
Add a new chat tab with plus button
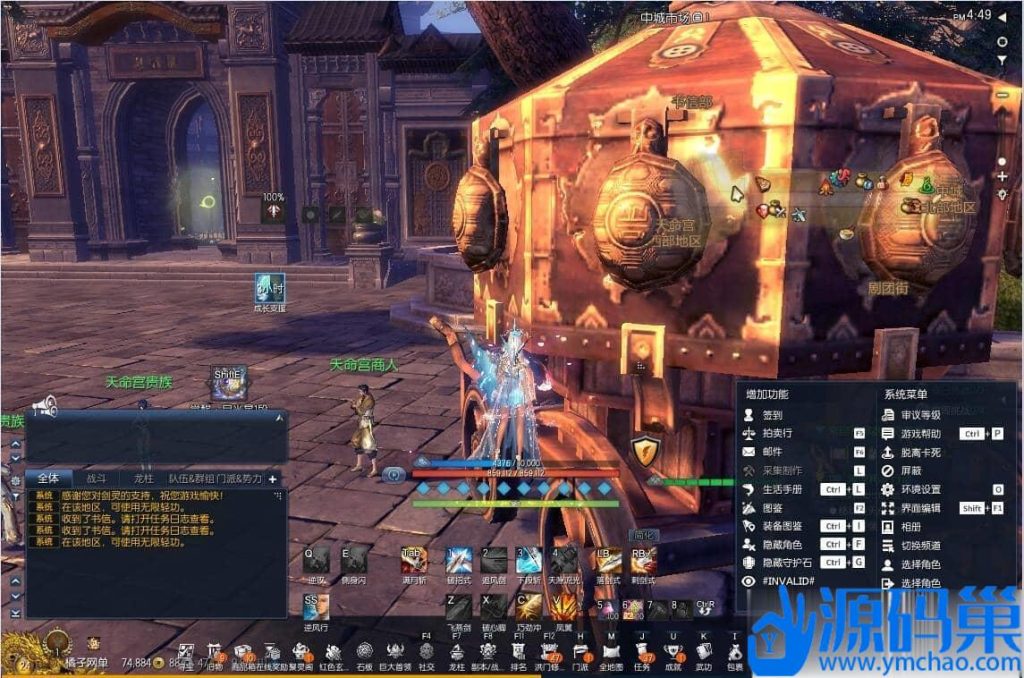[272, 479]
